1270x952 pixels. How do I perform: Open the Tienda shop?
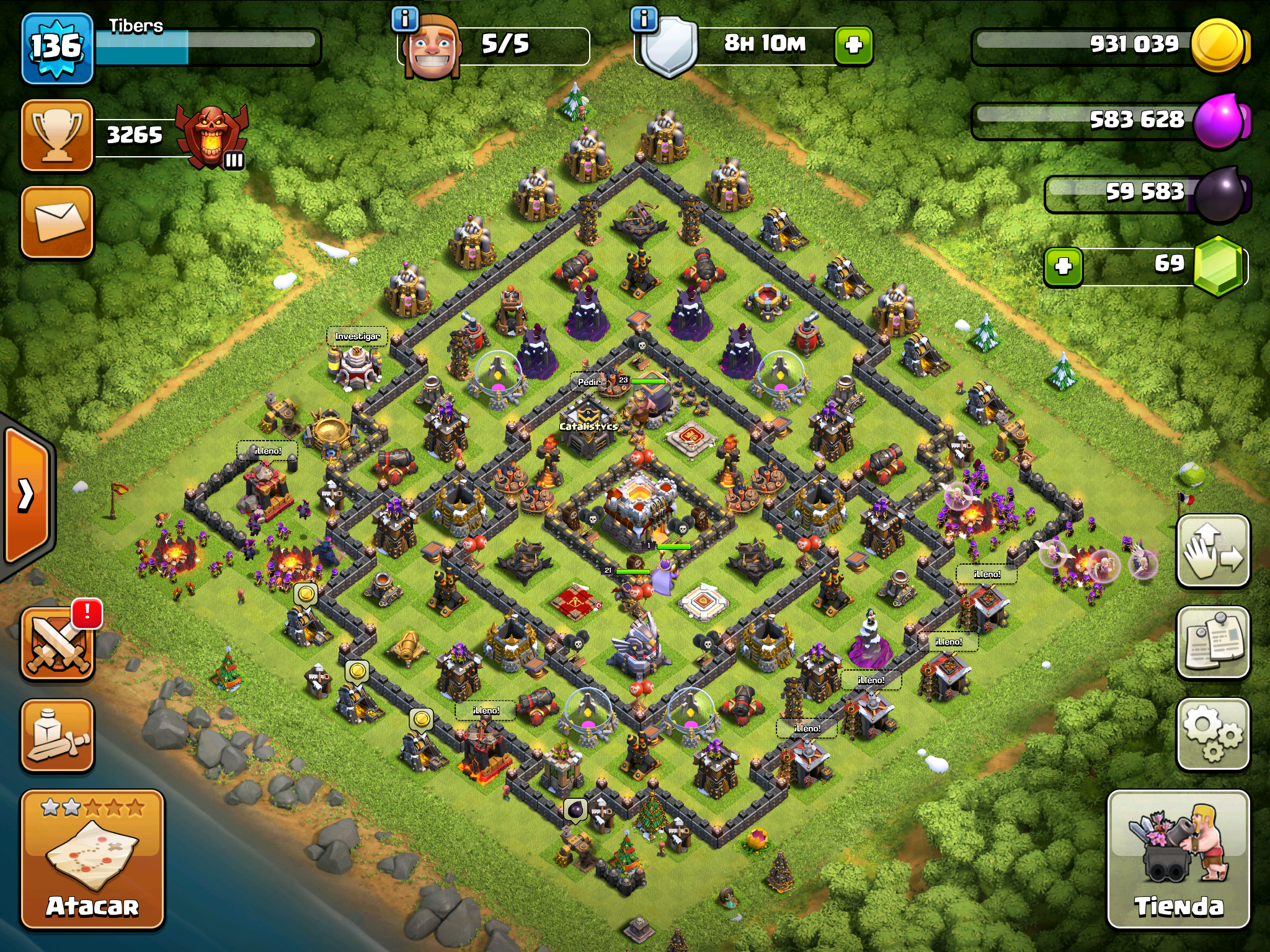coord(1178,859)
